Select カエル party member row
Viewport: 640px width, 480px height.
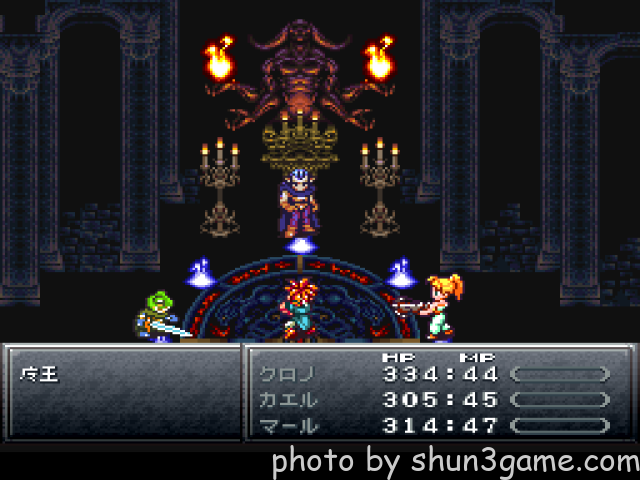point(287,399)
